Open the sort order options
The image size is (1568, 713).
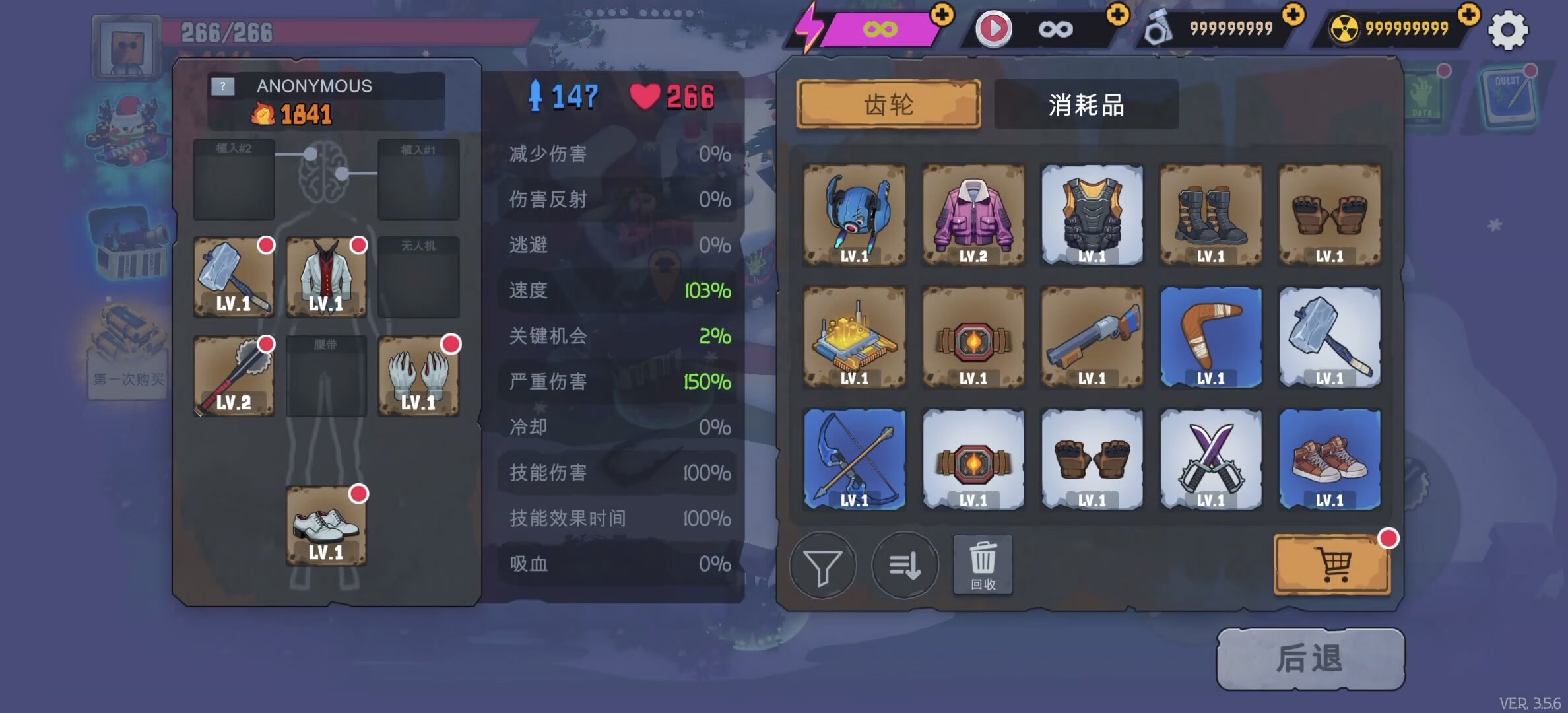coord(904,566)
